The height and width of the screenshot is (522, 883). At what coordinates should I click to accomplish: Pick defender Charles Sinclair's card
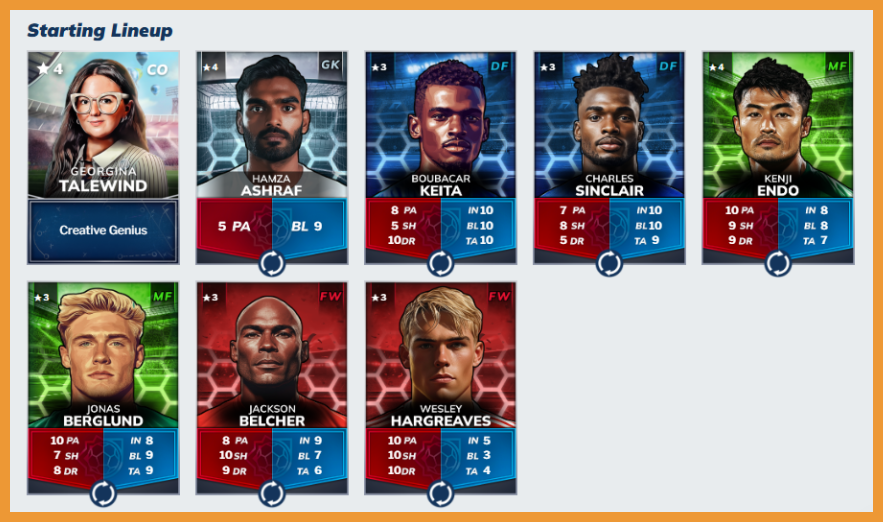point(609,125)
